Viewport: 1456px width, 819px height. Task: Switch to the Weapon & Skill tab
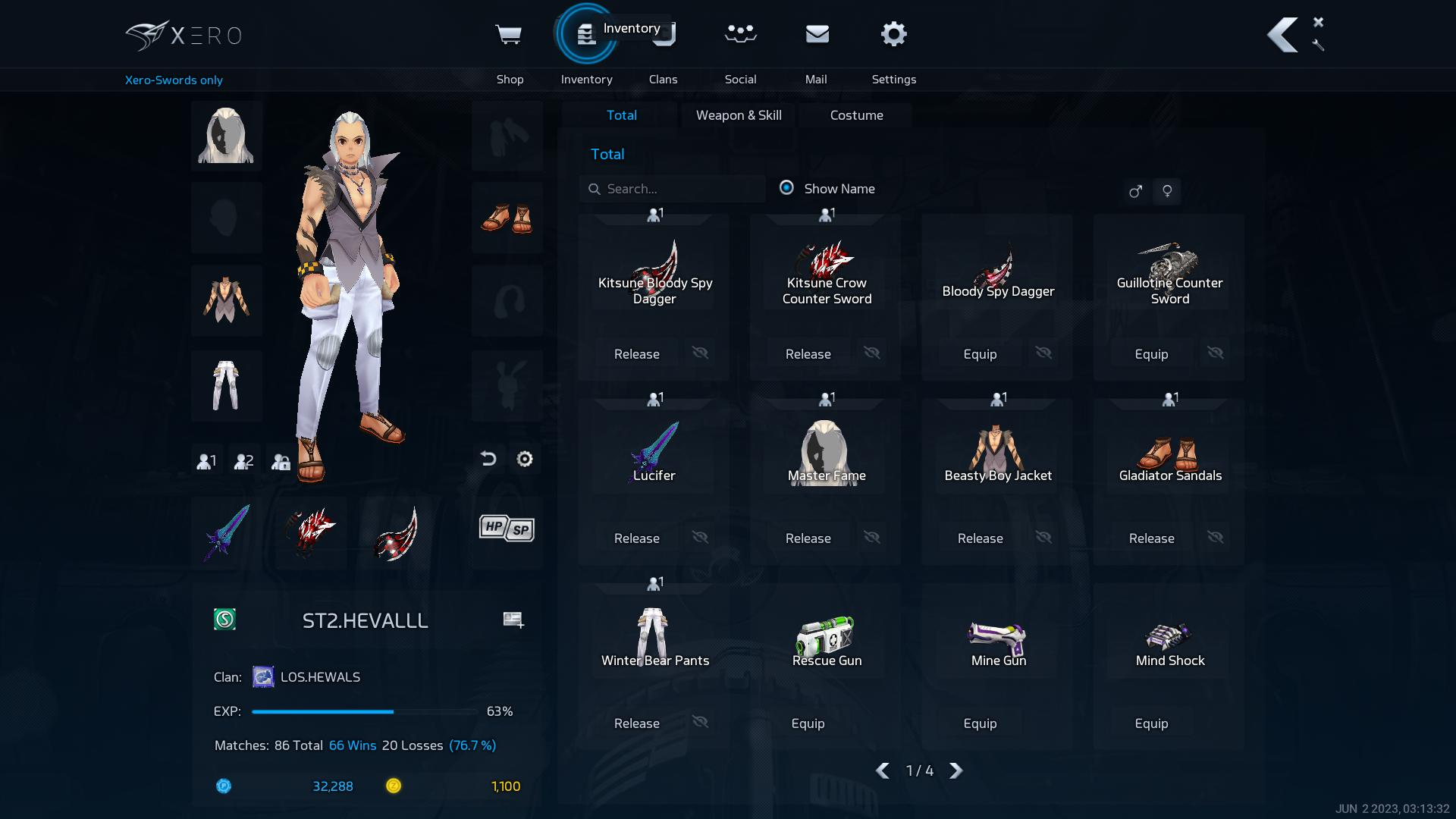[738, 115]
